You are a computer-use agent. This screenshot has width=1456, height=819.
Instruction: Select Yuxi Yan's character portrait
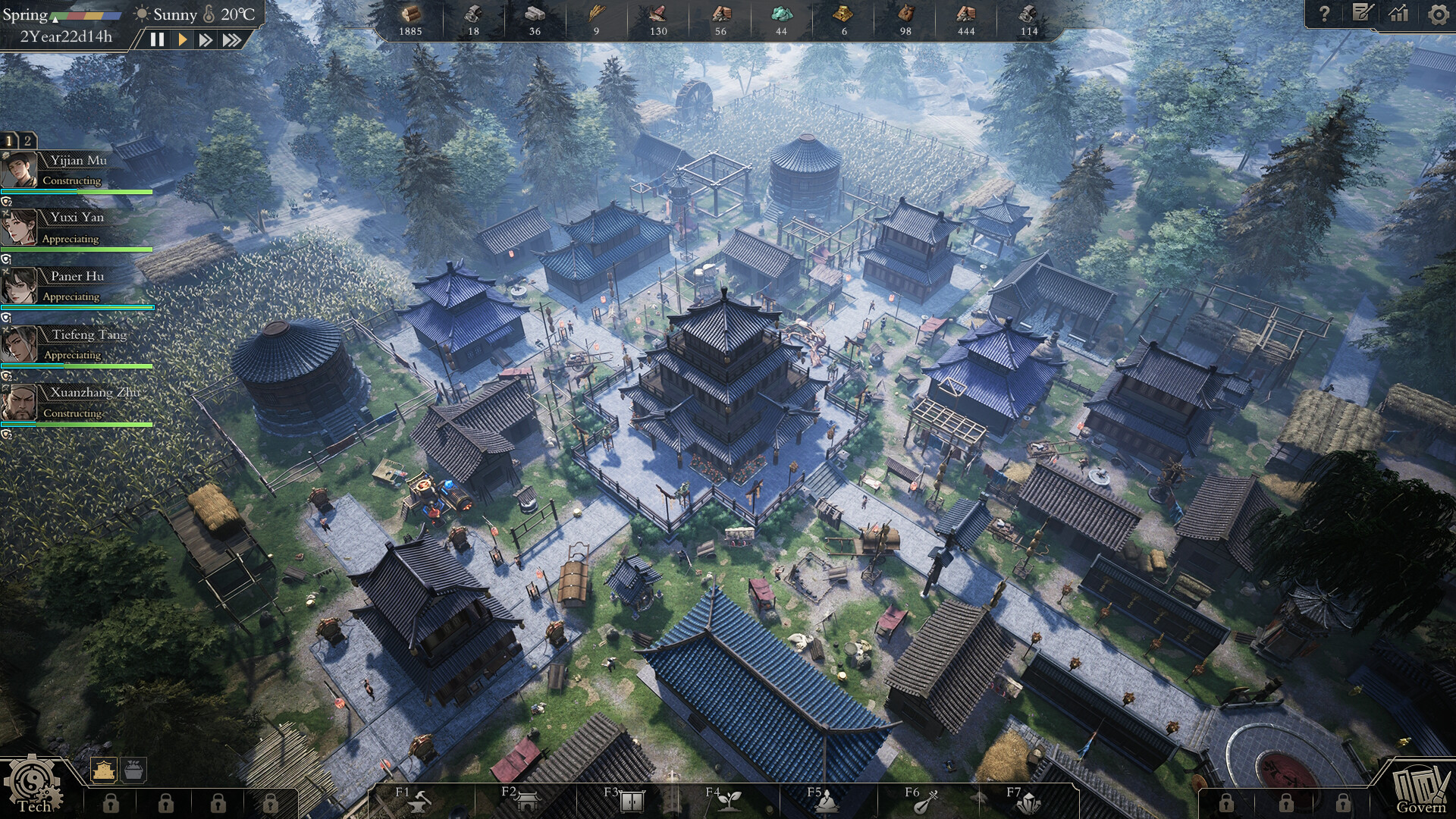[x=20, y=227]
